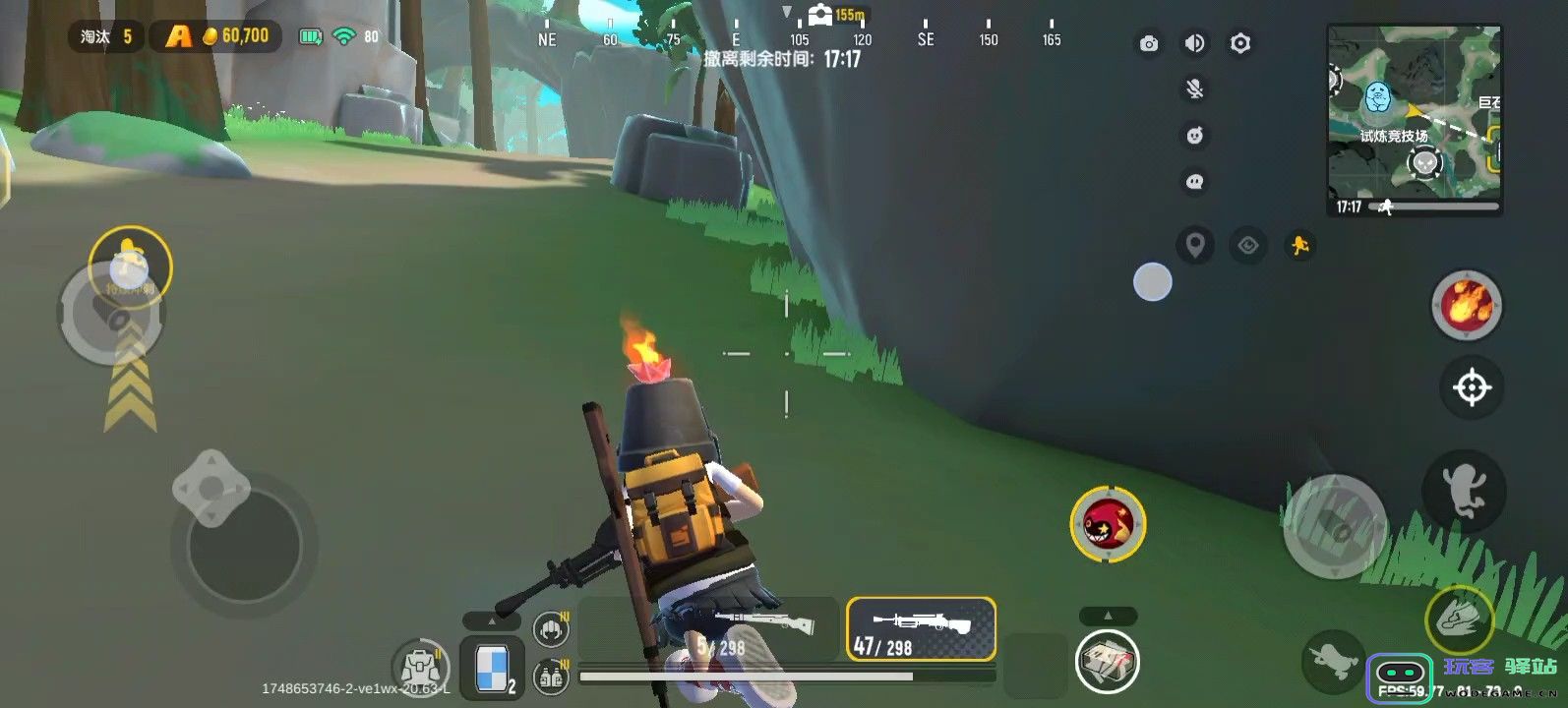The height and width of the screenshot is (708, 1568).
Task: Toggle the speaker sound button
Action: (1194, 43)
